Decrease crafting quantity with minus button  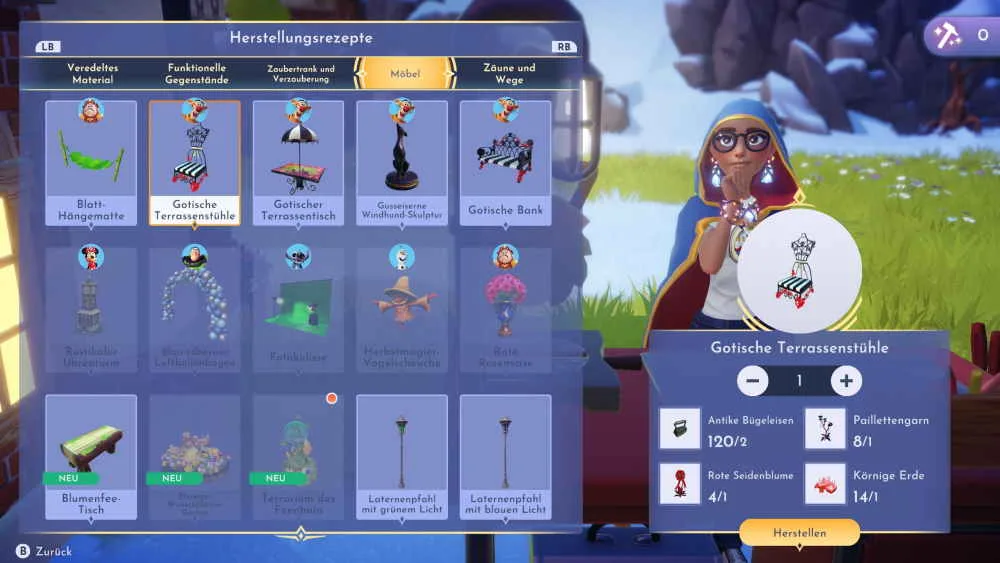(752, 381)
